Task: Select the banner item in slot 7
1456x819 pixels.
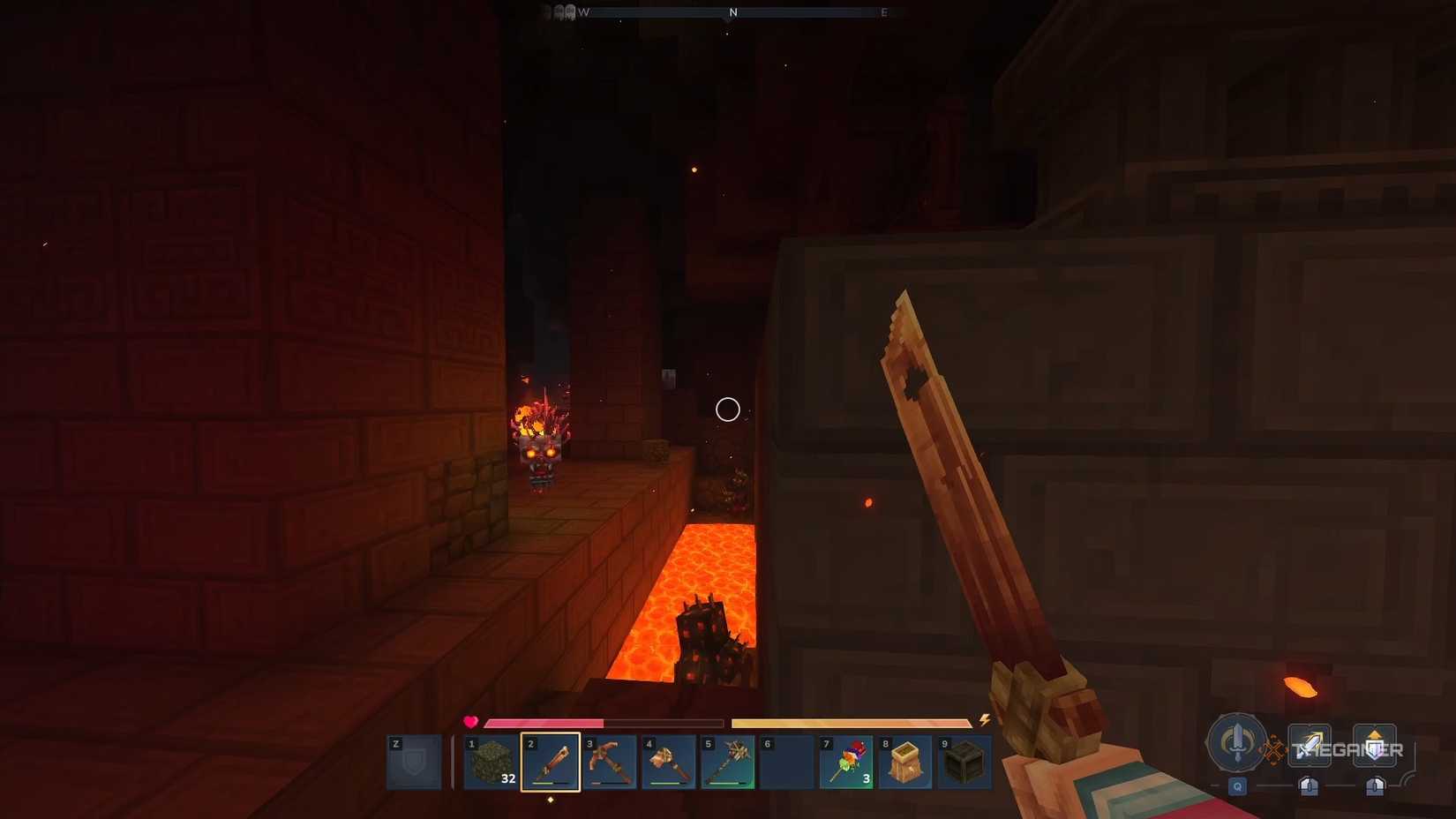Action: click(845, 761)
